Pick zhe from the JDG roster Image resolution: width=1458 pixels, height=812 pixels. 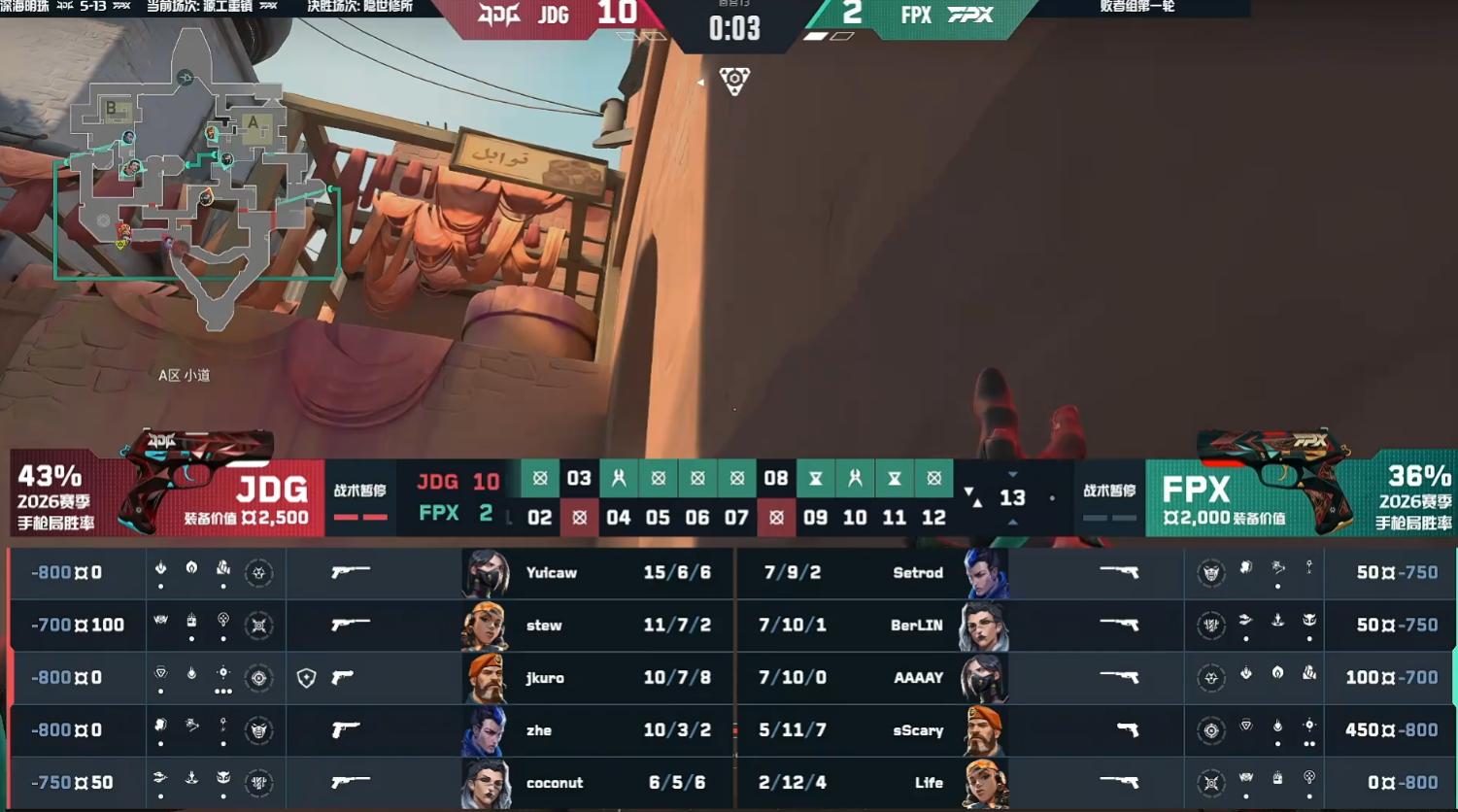539,730
